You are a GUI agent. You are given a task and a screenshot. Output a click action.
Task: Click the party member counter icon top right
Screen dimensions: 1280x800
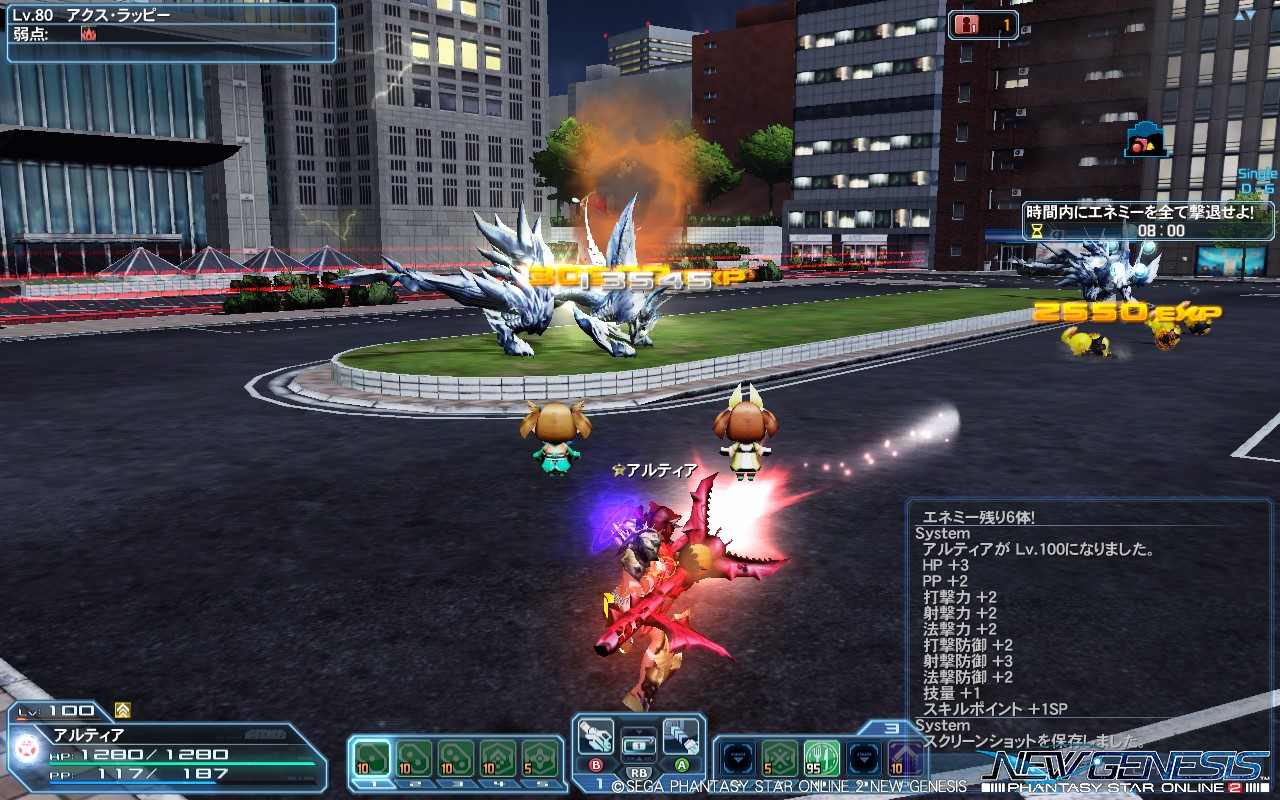(967, 25)
